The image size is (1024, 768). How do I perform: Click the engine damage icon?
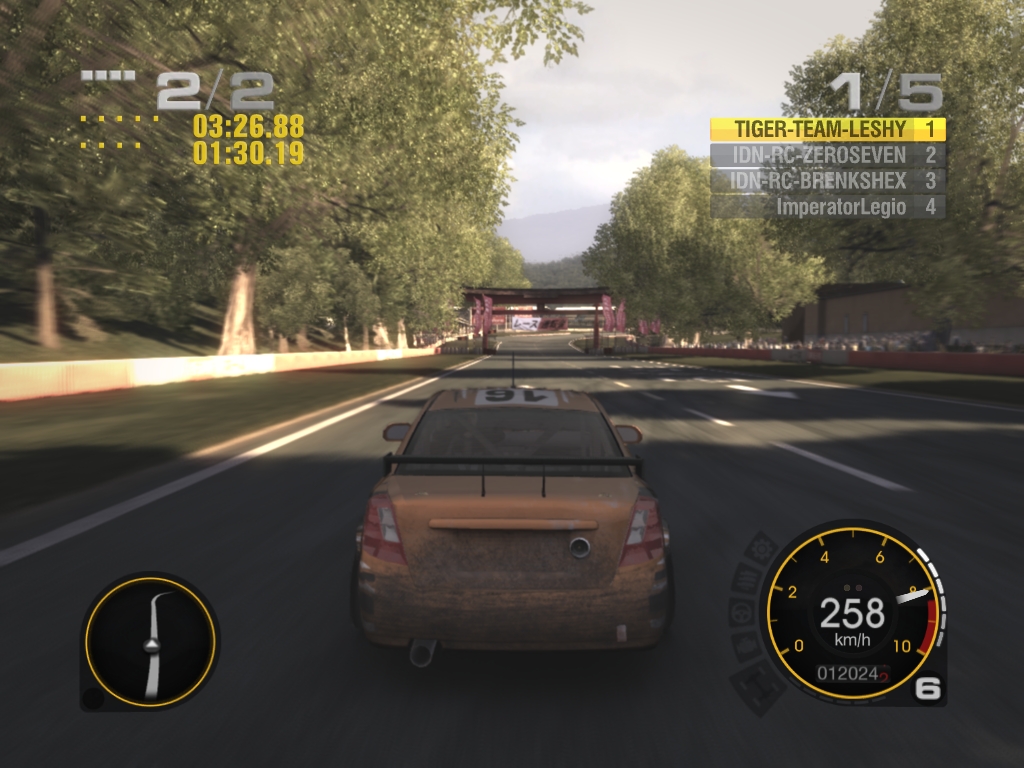pyautogui.click(x=744, y=646)
